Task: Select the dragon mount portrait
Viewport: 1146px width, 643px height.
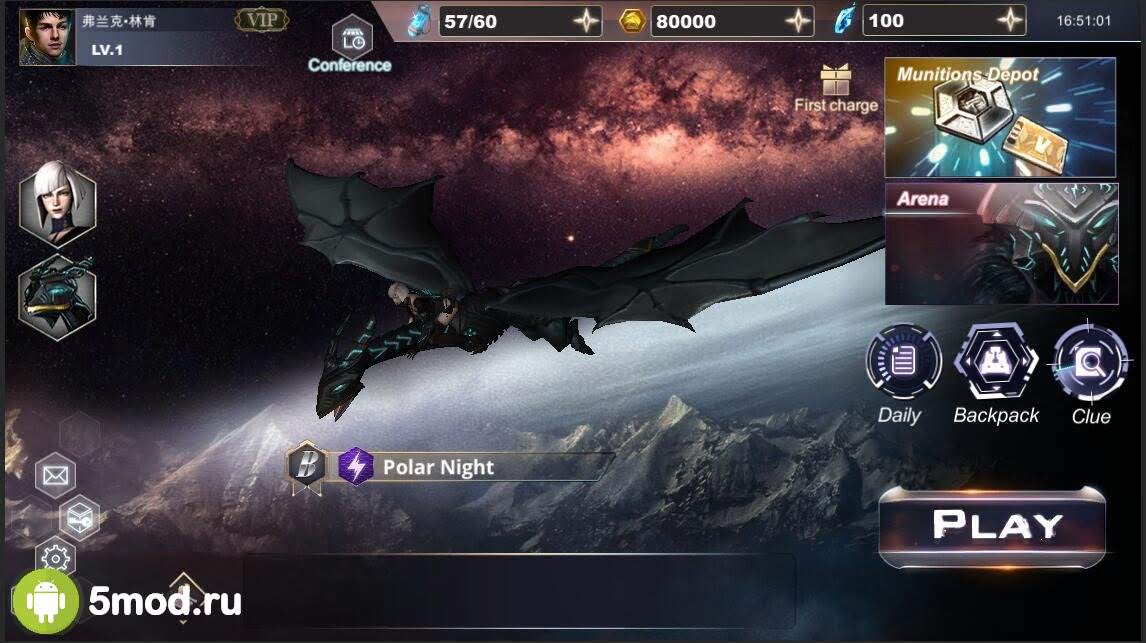Action: pos(57,296)
